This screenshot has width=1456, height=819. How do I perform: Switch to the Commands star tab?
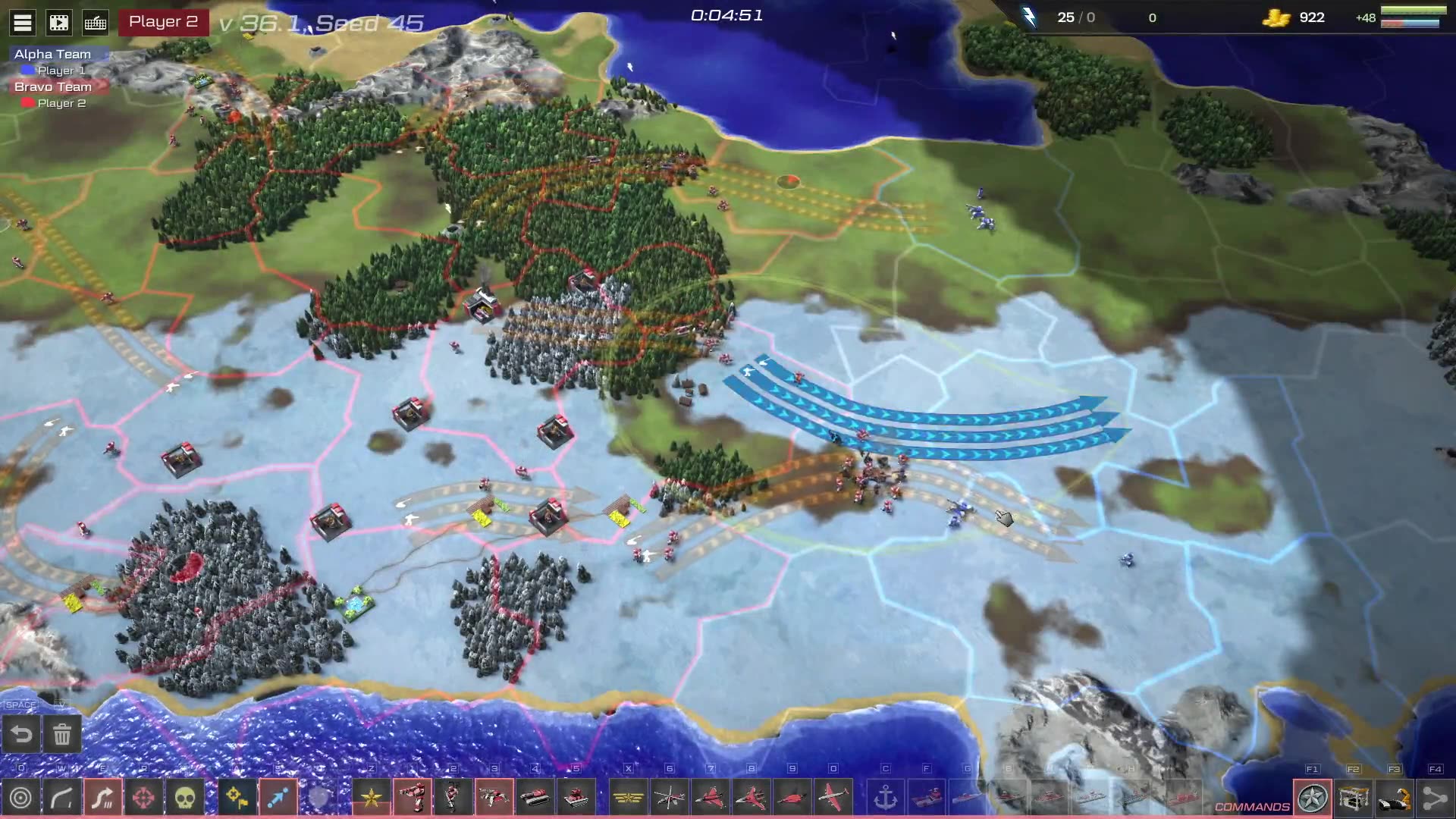(1313, 798)
